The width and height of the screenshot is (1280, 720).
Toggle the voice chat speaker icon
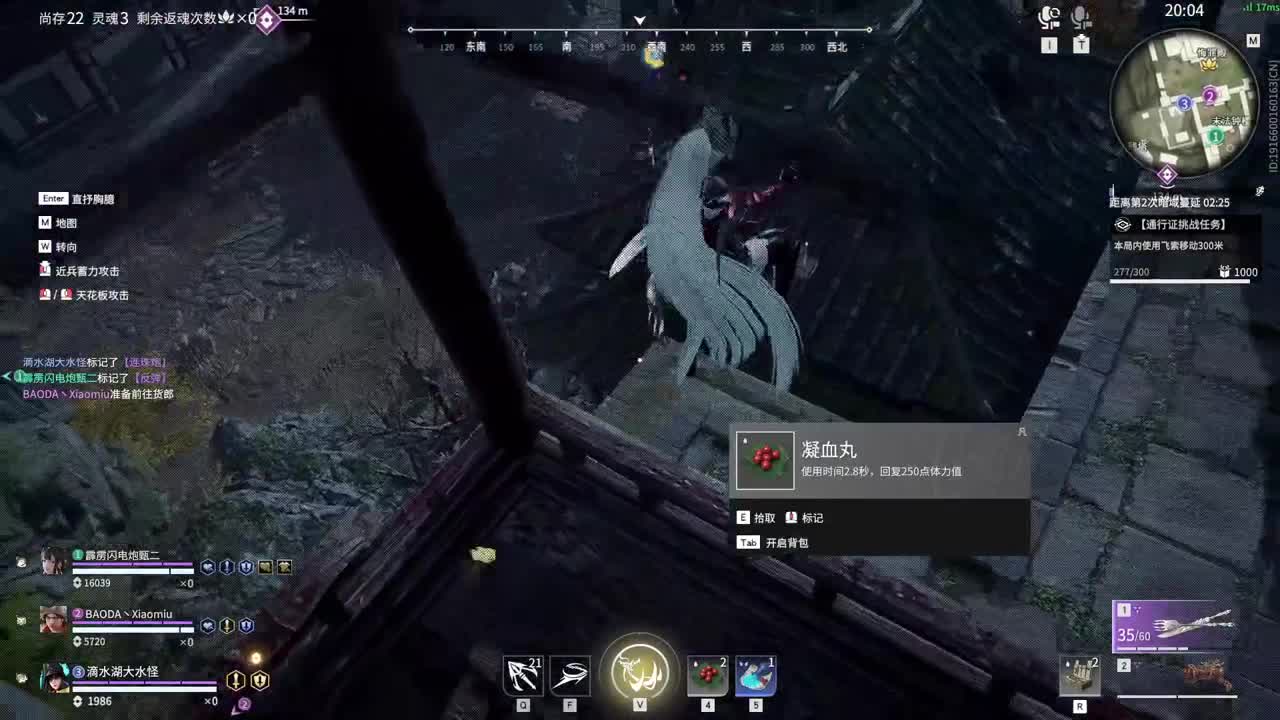[1049, 14]
